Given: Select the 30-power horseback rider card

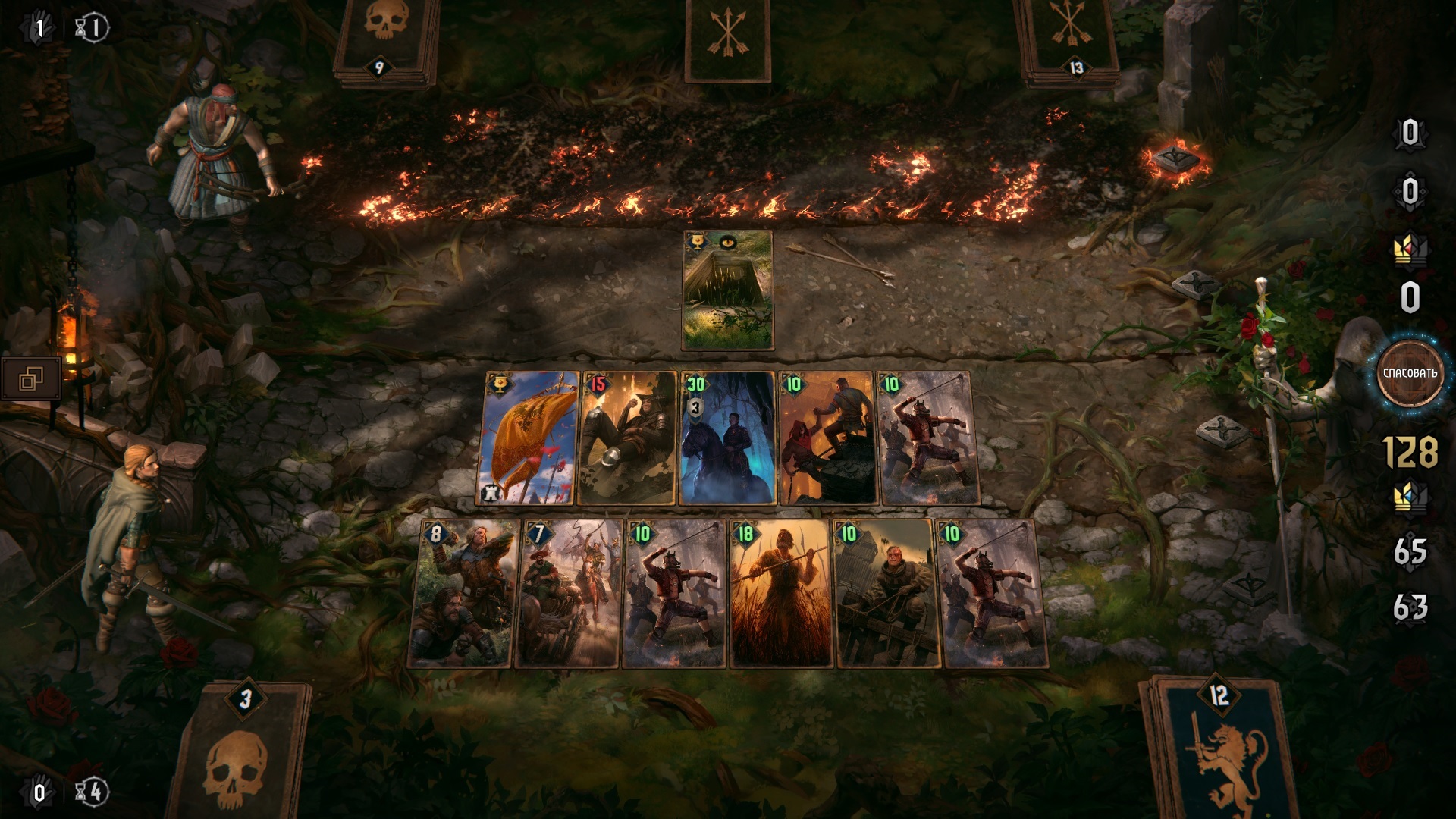Looking at the screenshot, I should click(727, 438).
